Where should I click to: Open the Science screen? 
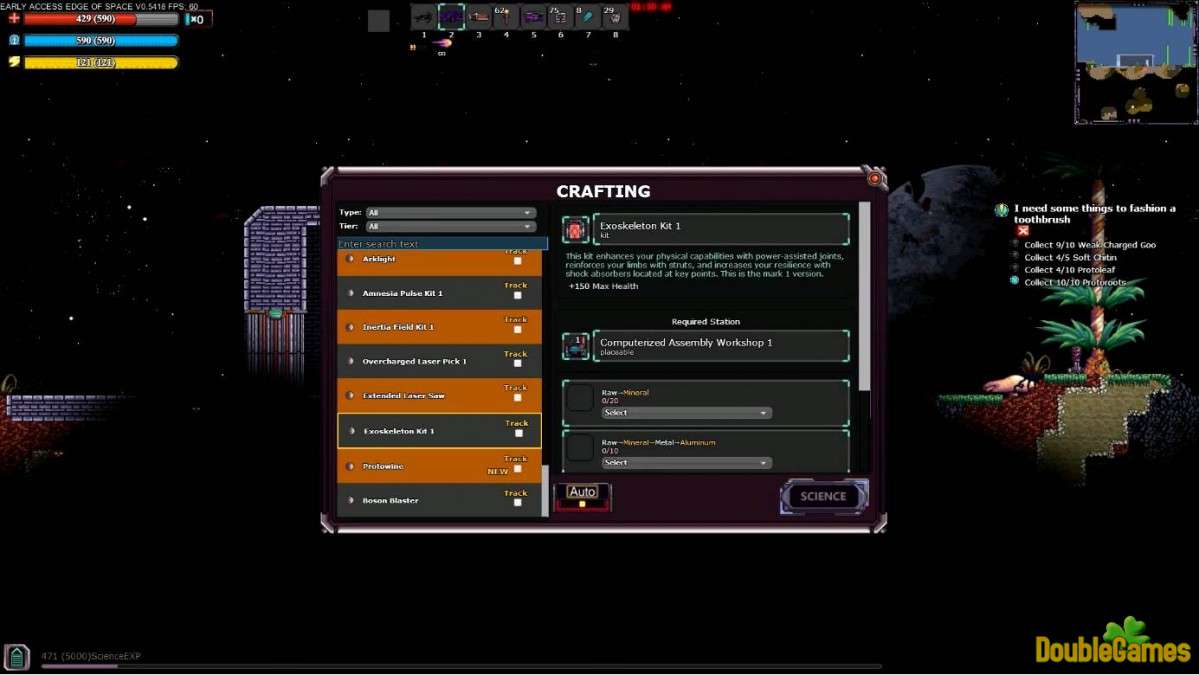point(823,496)
